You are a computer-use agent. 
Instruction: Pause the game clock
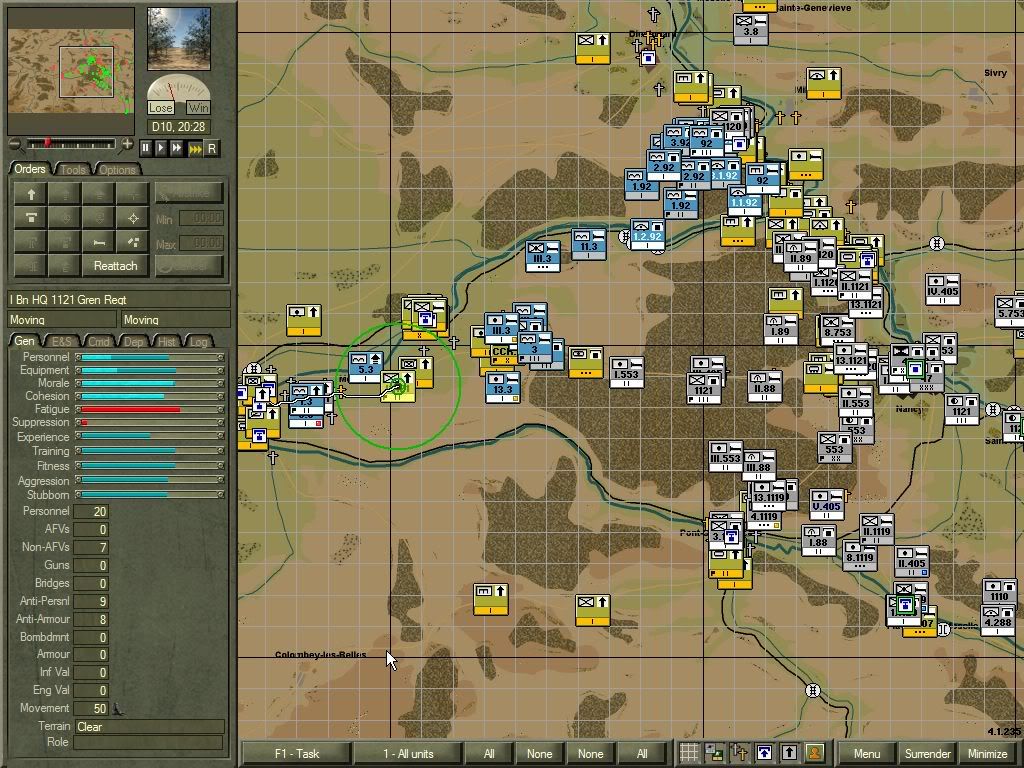coord(146,148)
